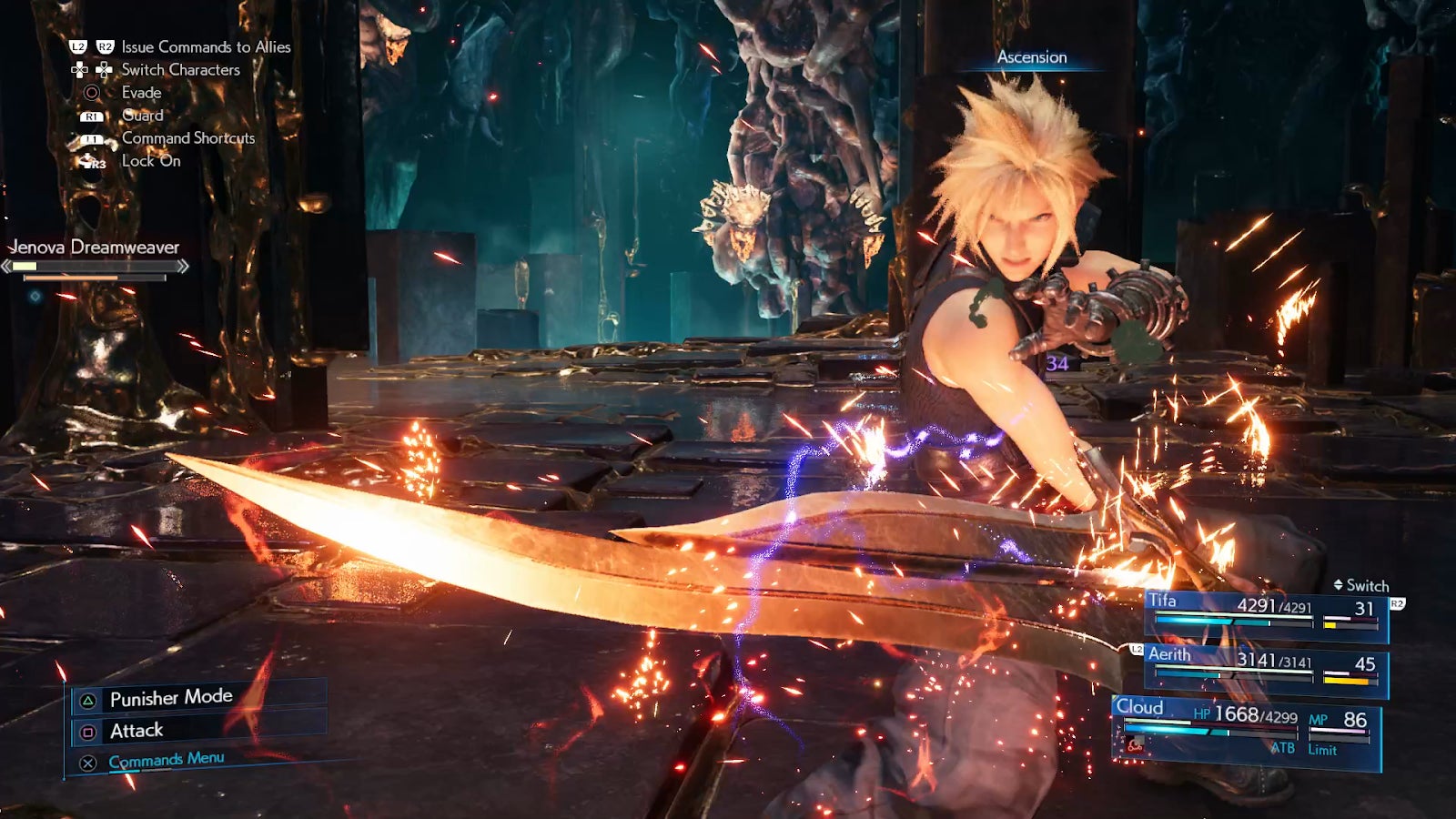Choose the Attack command
Screen dimensions: 1456x819
(136, 731)
